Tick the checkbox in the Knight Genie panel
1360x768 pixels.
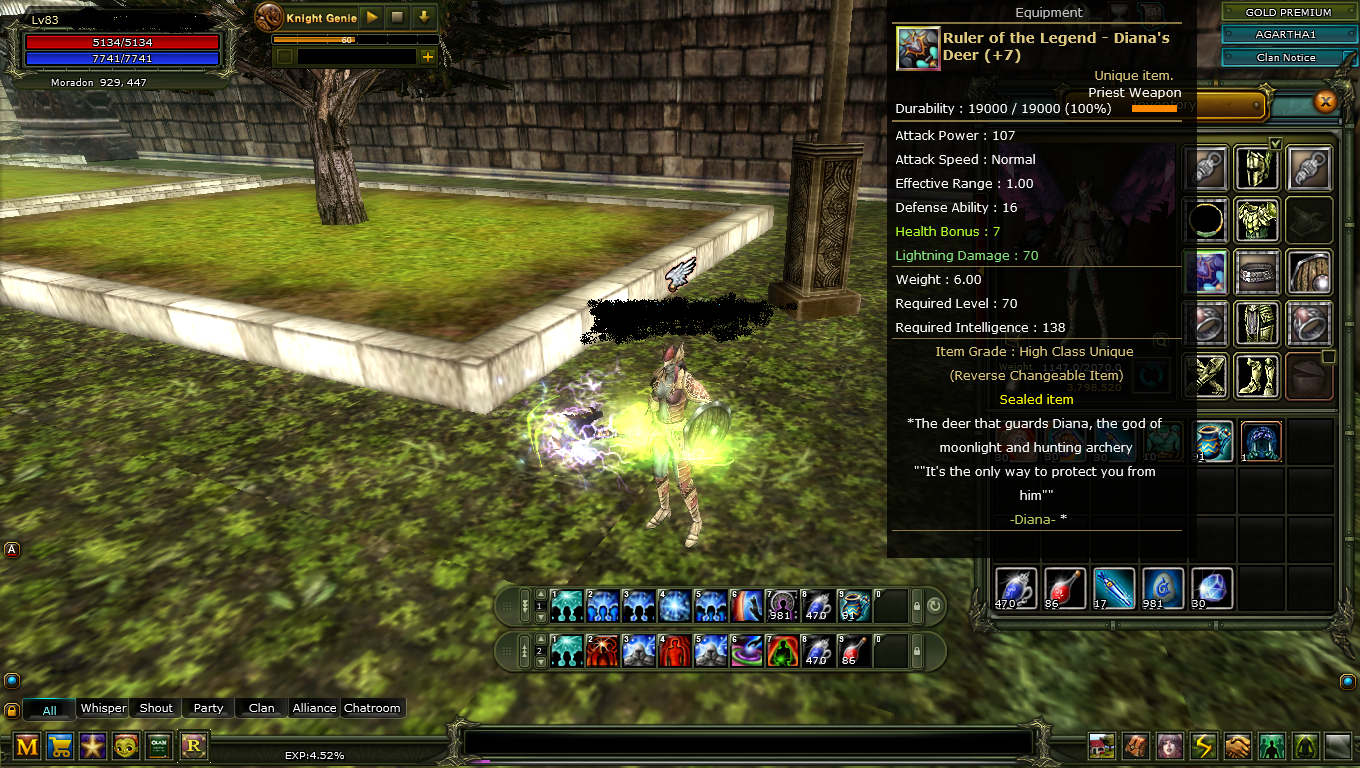click(x=284, y=57)
